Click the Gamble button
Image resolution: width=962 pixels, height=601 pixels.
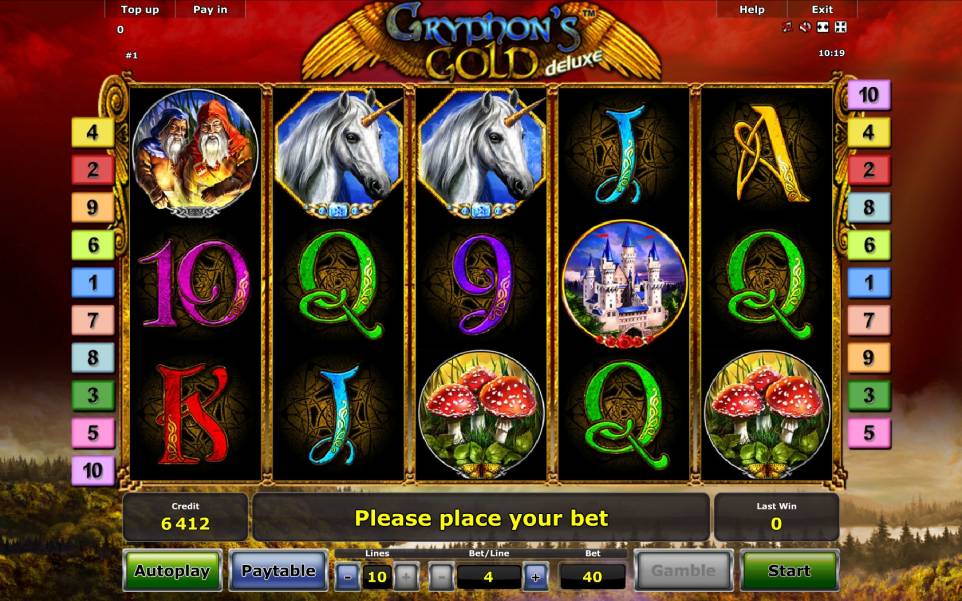[x=684, y=571]
